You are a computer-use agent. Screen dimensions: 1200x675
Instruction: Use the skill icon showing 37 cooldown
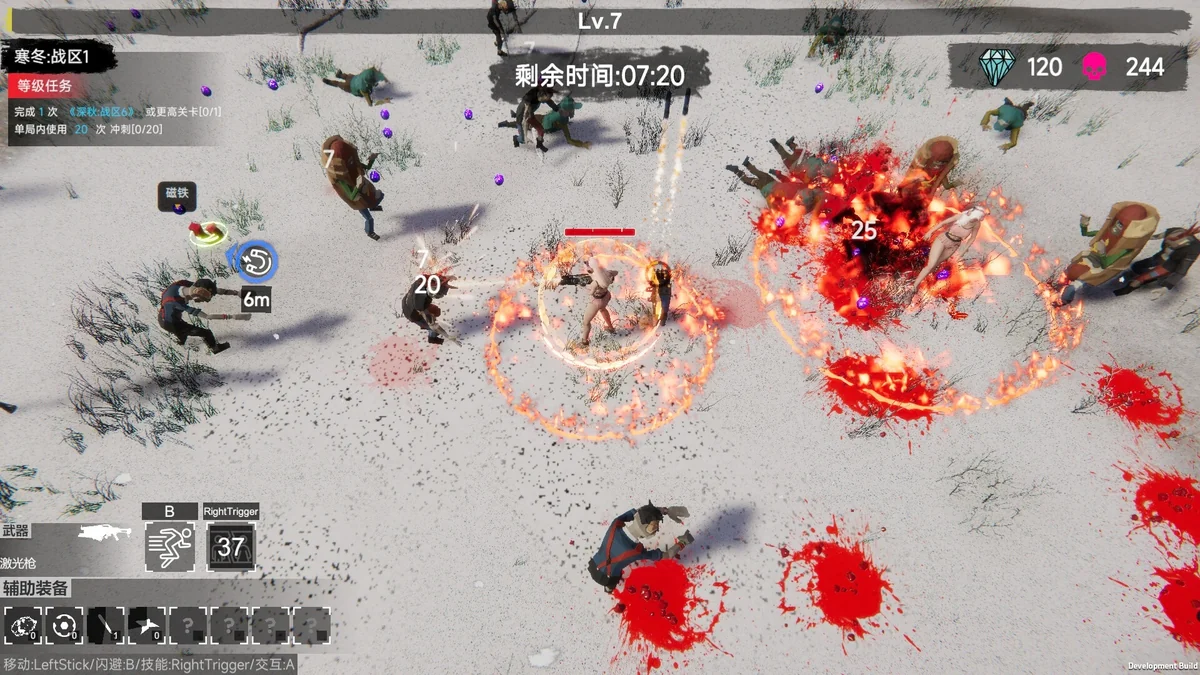pos(231,547)
